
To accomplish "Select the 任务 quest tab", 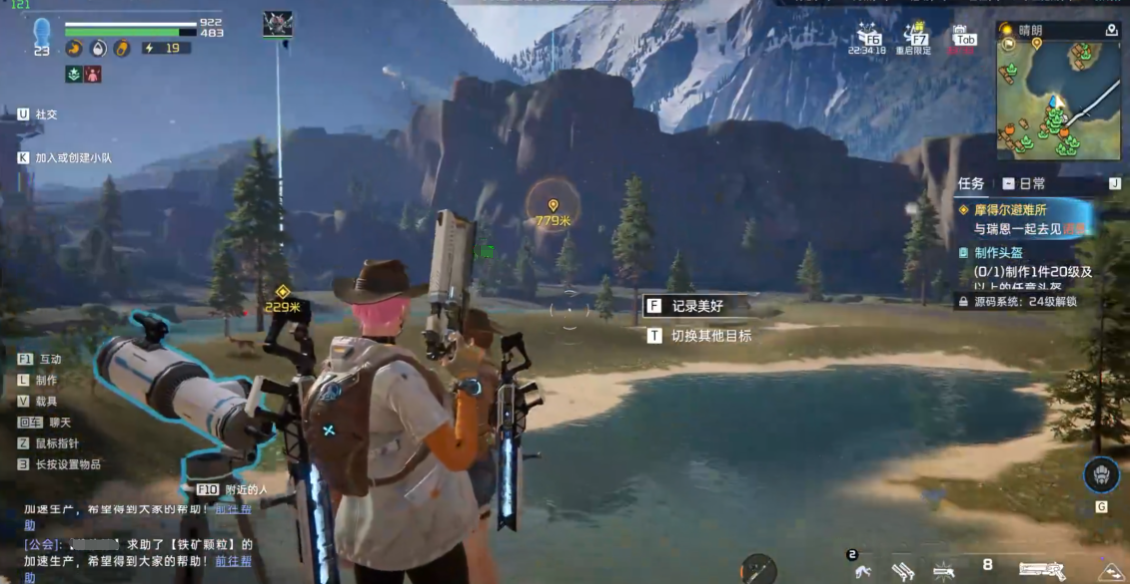I will coord(971,184).
